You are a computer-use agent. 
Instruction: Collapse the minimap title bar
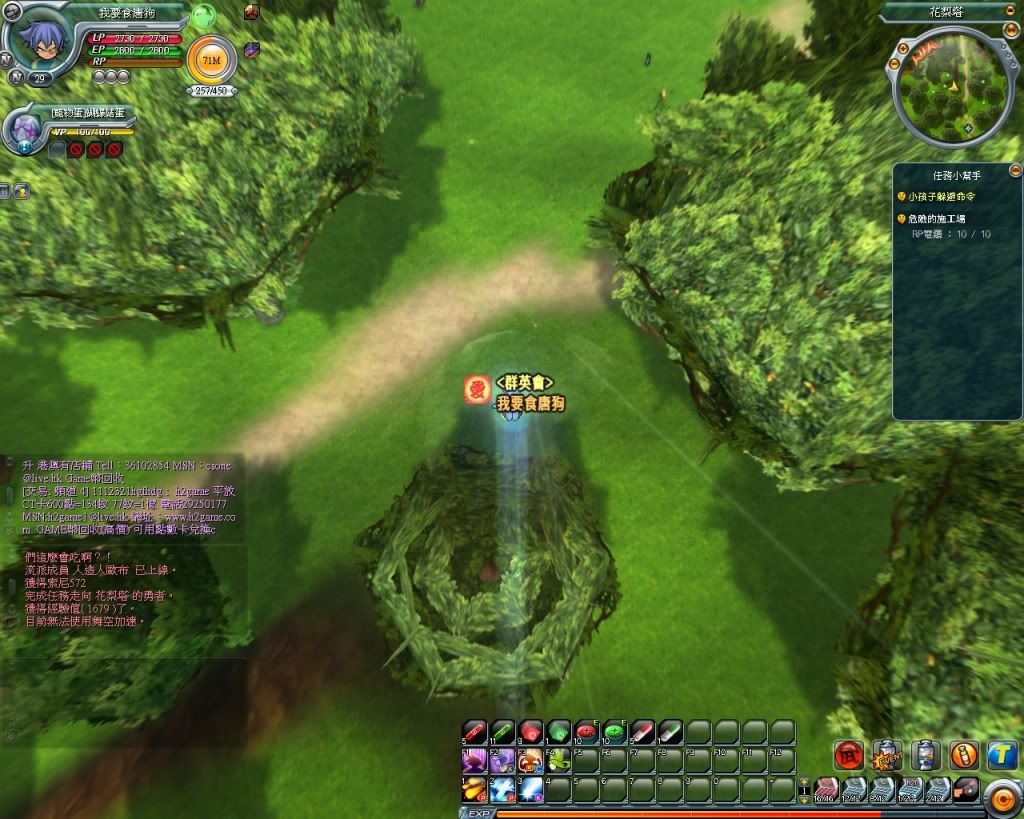pyautogui.click(x=1010, y=12)
